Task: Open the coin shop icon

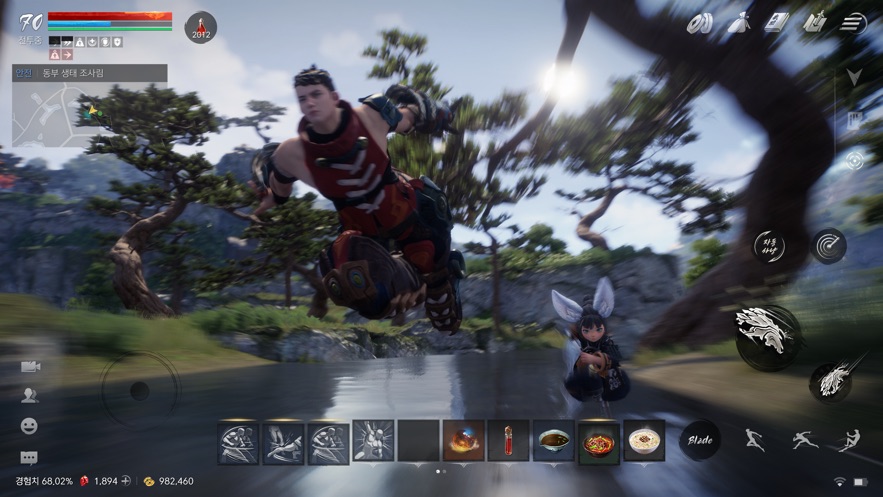Action: point(699,23)
